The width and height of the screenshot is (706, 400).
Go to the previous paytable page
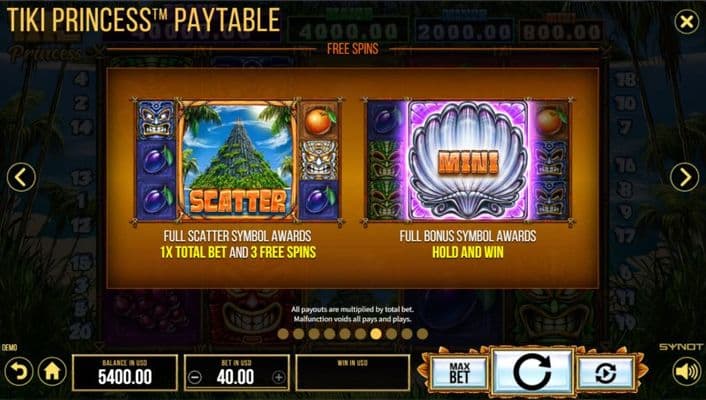pos(21,177)
